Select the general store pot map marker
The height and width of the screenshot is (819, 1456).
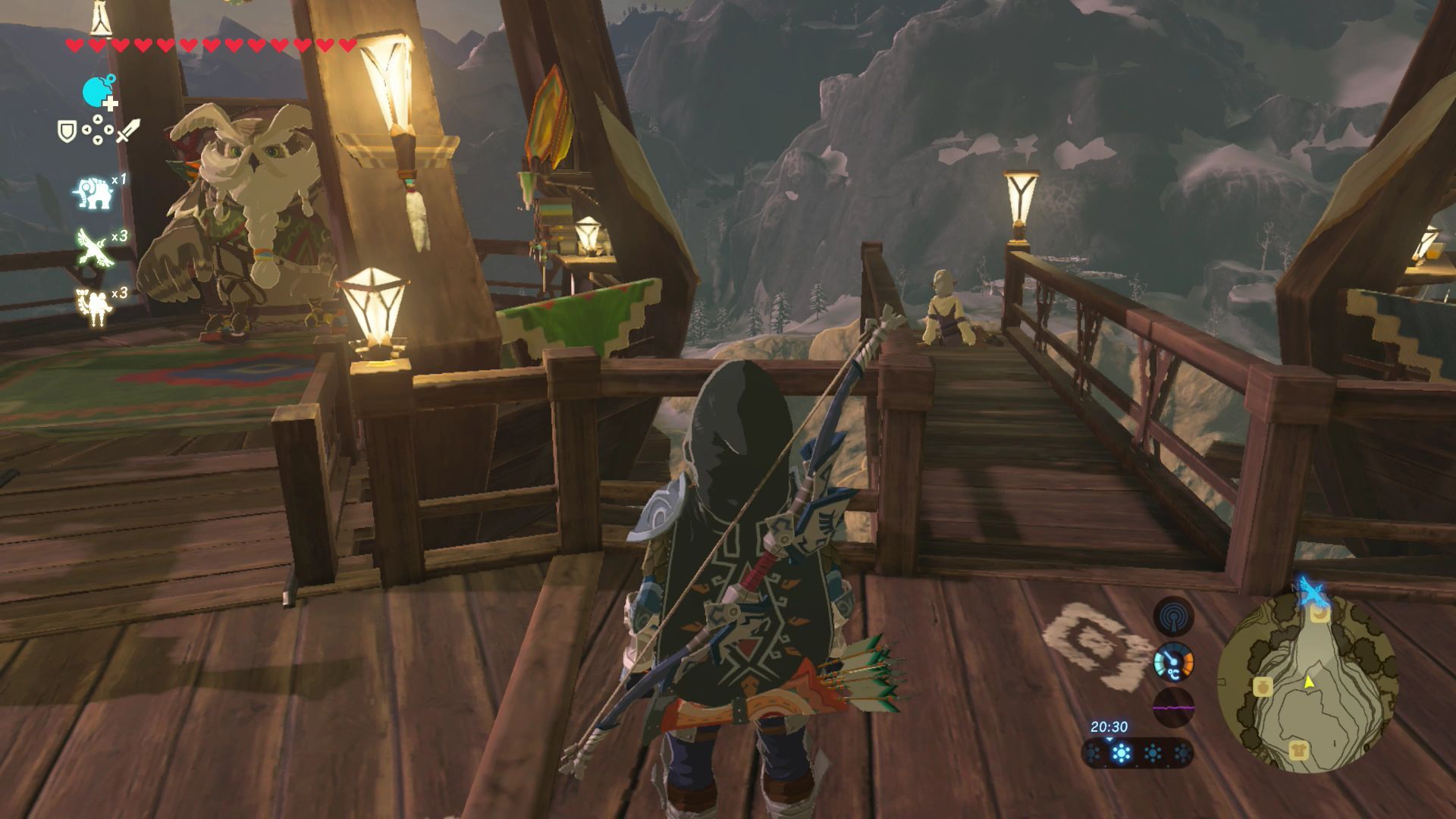1262,686
